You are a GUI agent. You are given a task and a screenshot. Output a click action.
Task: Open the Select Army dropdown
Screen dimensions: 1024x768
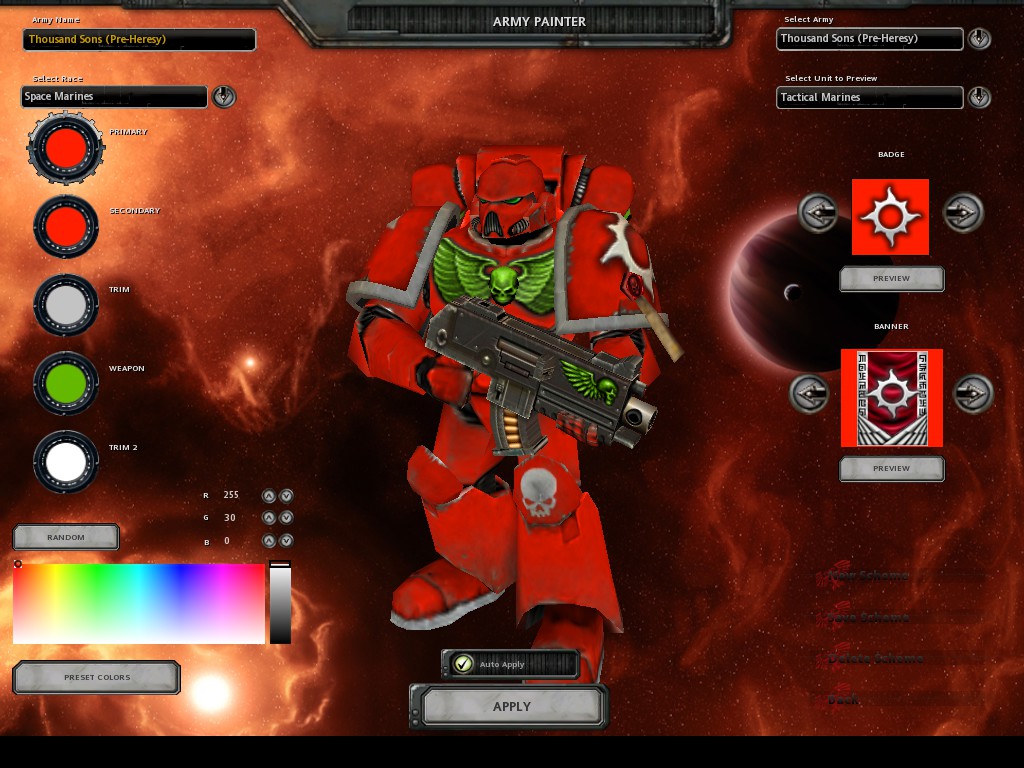(x=979, y=39)
